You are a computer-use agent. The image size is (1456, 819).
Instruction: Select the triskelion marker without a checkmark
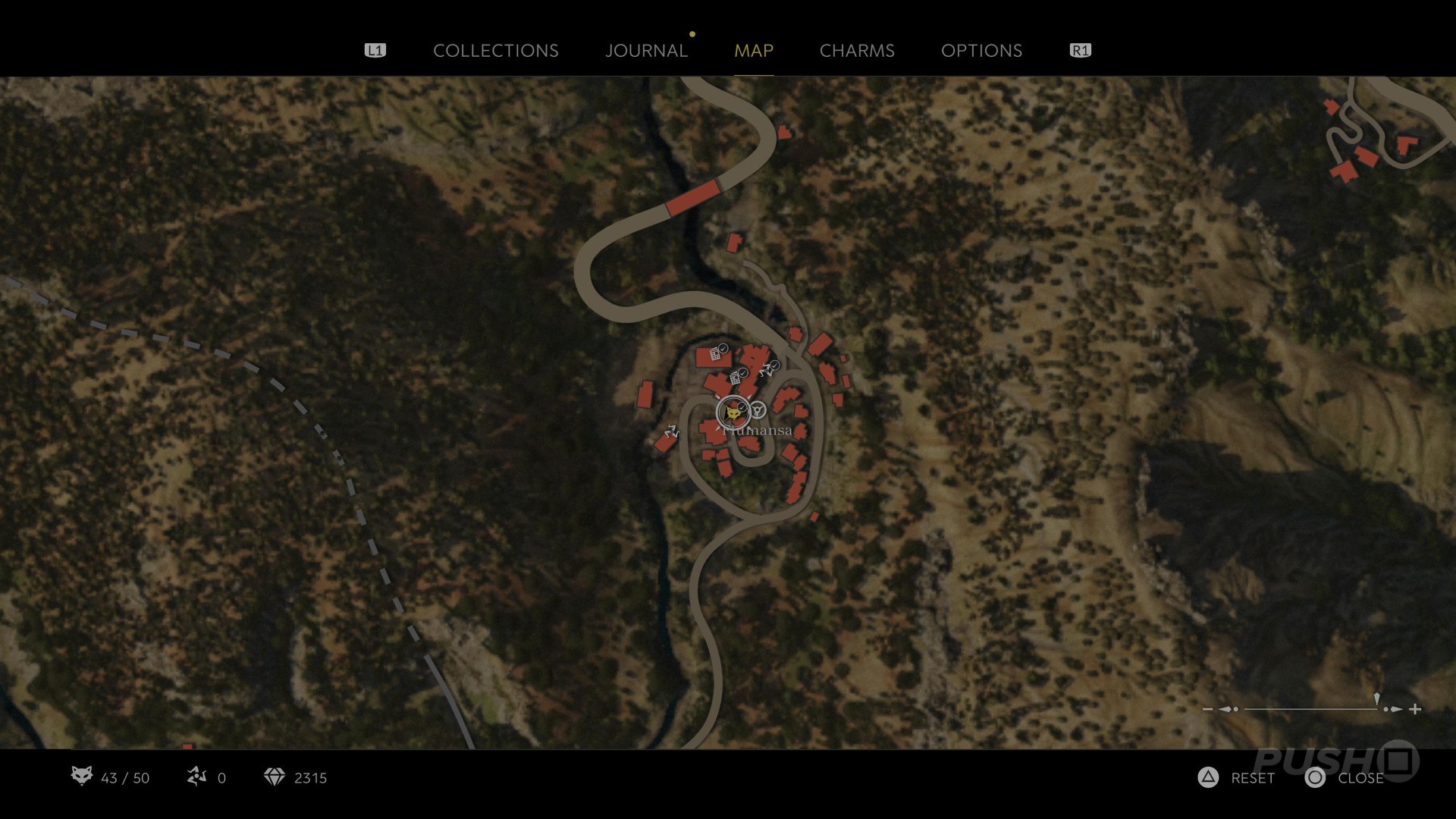[671, 432]
